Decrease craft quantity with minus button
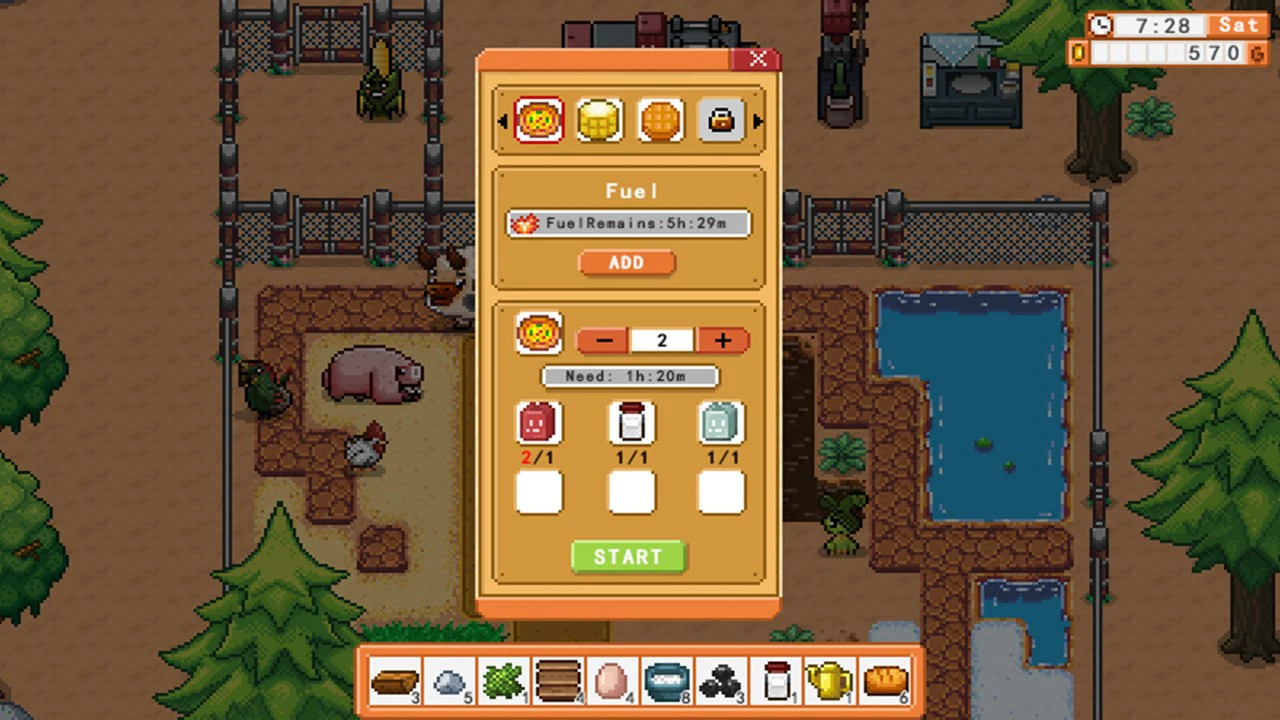The width and height of the screenshot is (1280, 720). 604,341
